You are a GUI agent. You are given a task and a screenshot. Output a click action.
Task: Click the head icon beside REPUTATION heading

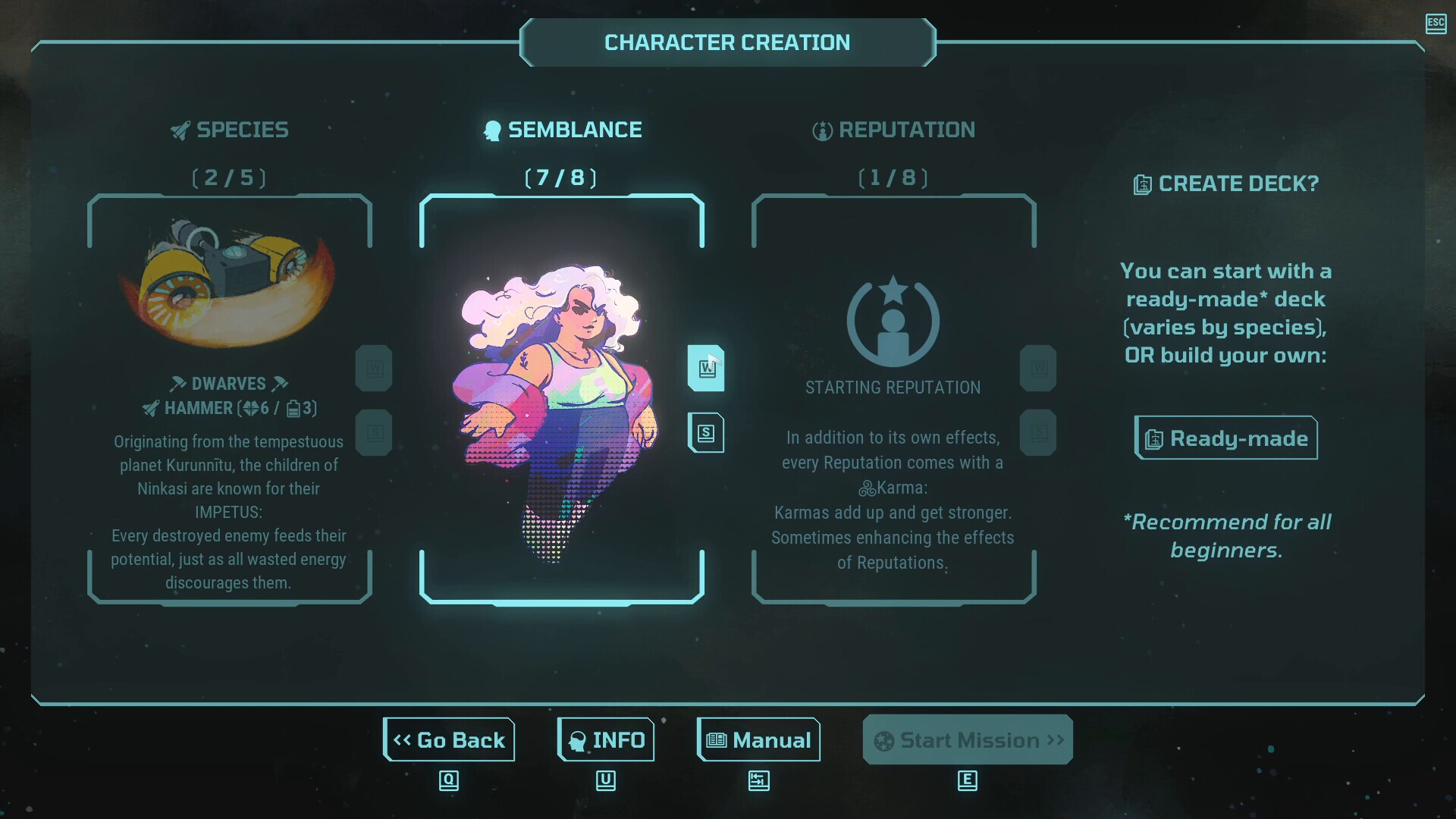click(x=822, y=130)
